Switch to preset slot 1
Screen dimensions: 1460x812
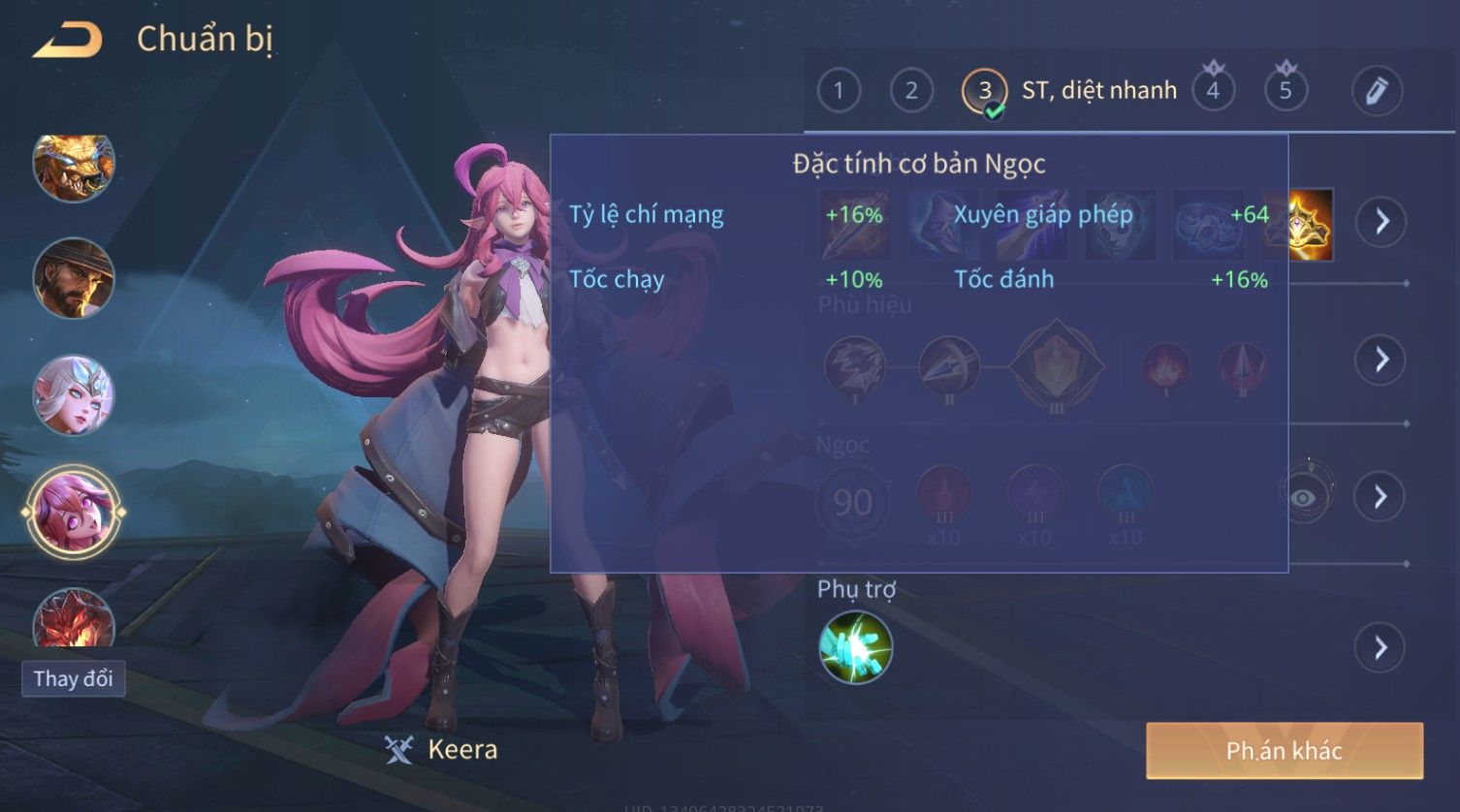(839, 91)
